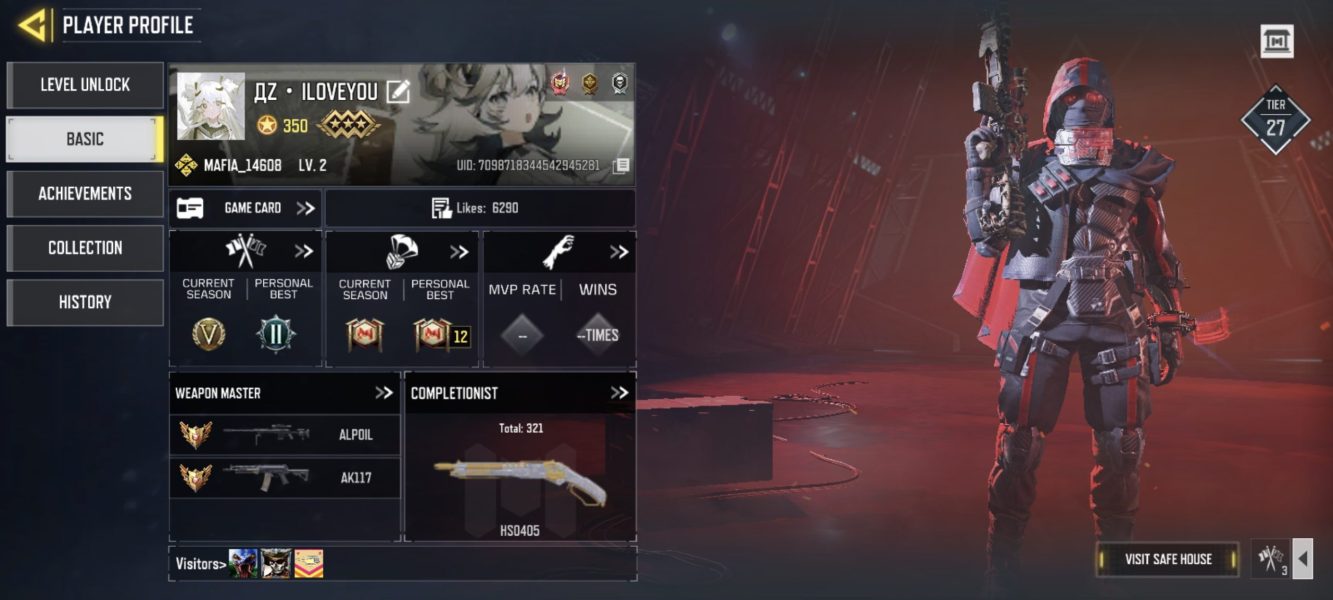This screenshot has width=1333, height=600.
Task: Click the anime avatar portrait
Action: point(211,106)
